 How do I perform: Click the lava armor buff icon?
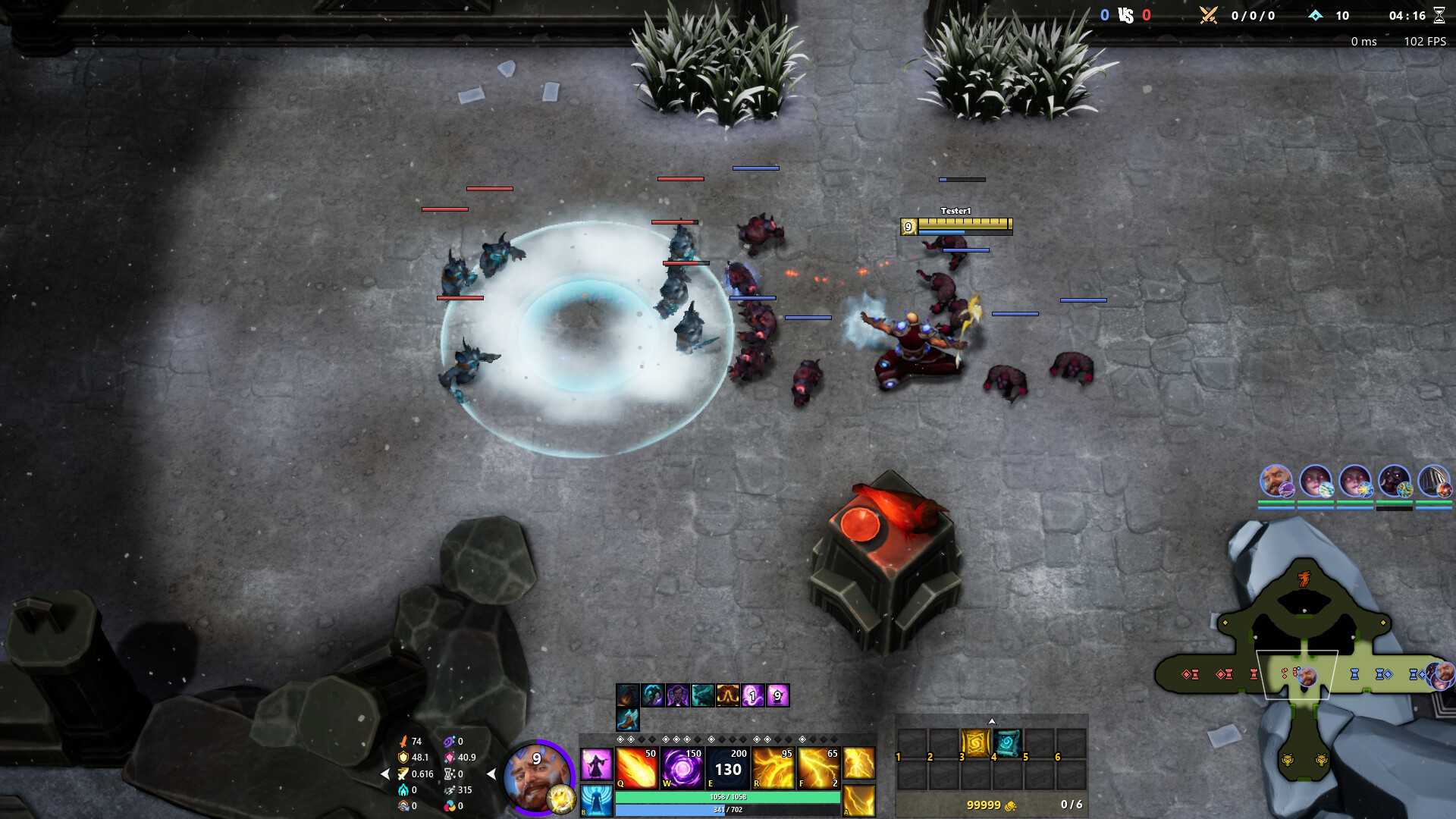coord(728,695)
